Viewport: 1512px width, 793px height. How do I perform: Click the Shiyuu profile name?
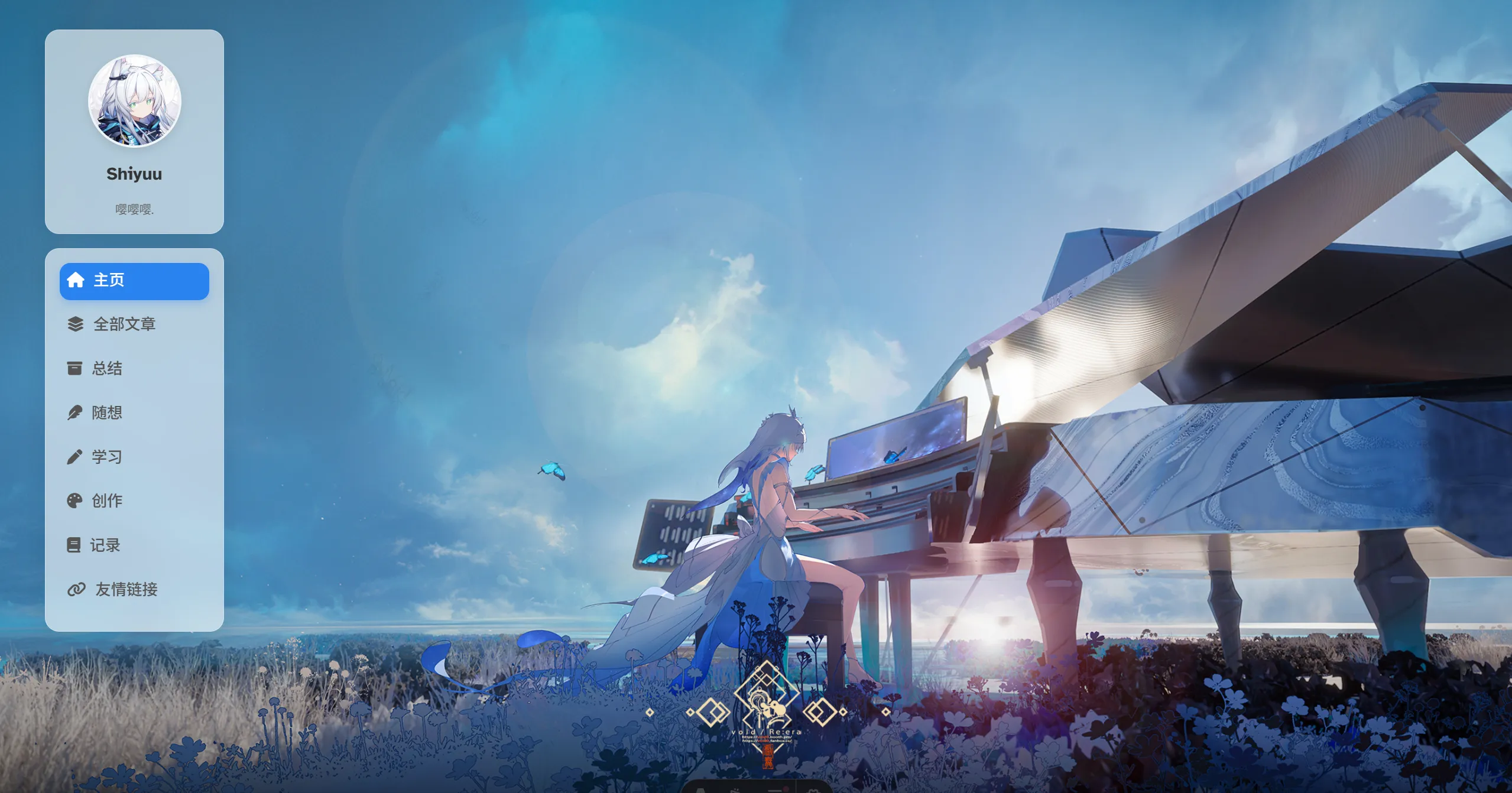(x=134, y=174)
